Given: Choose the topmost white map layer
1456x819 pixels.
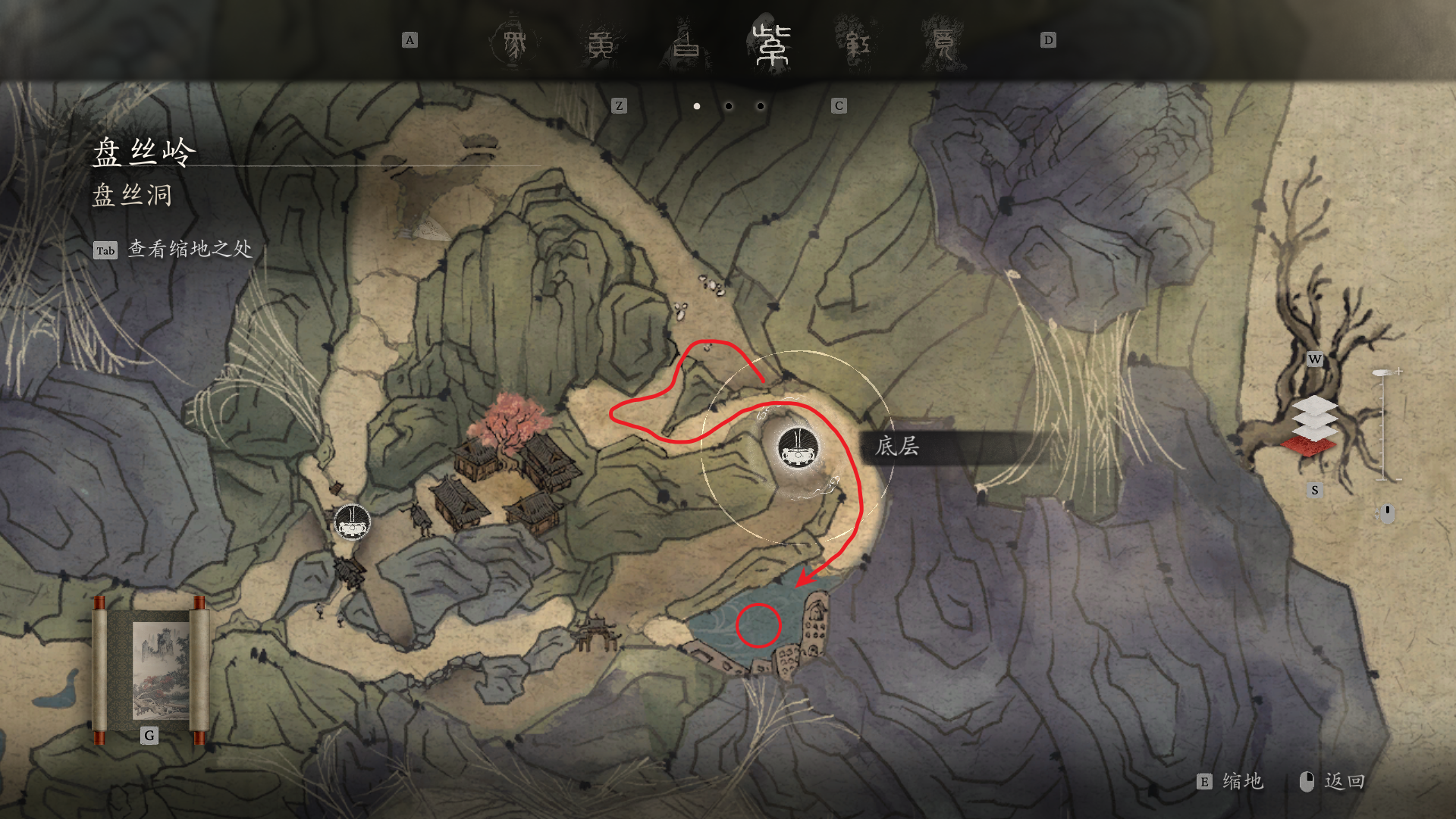Looking at the screenshot, I should pyautogui.click(x=1315, y=405).
